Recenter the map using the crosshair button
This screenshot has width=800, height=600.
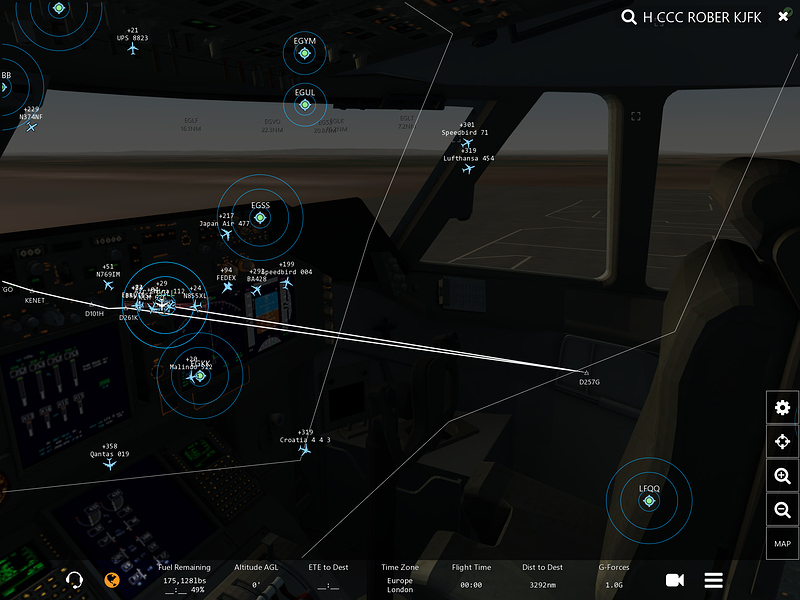coord(782,442)
